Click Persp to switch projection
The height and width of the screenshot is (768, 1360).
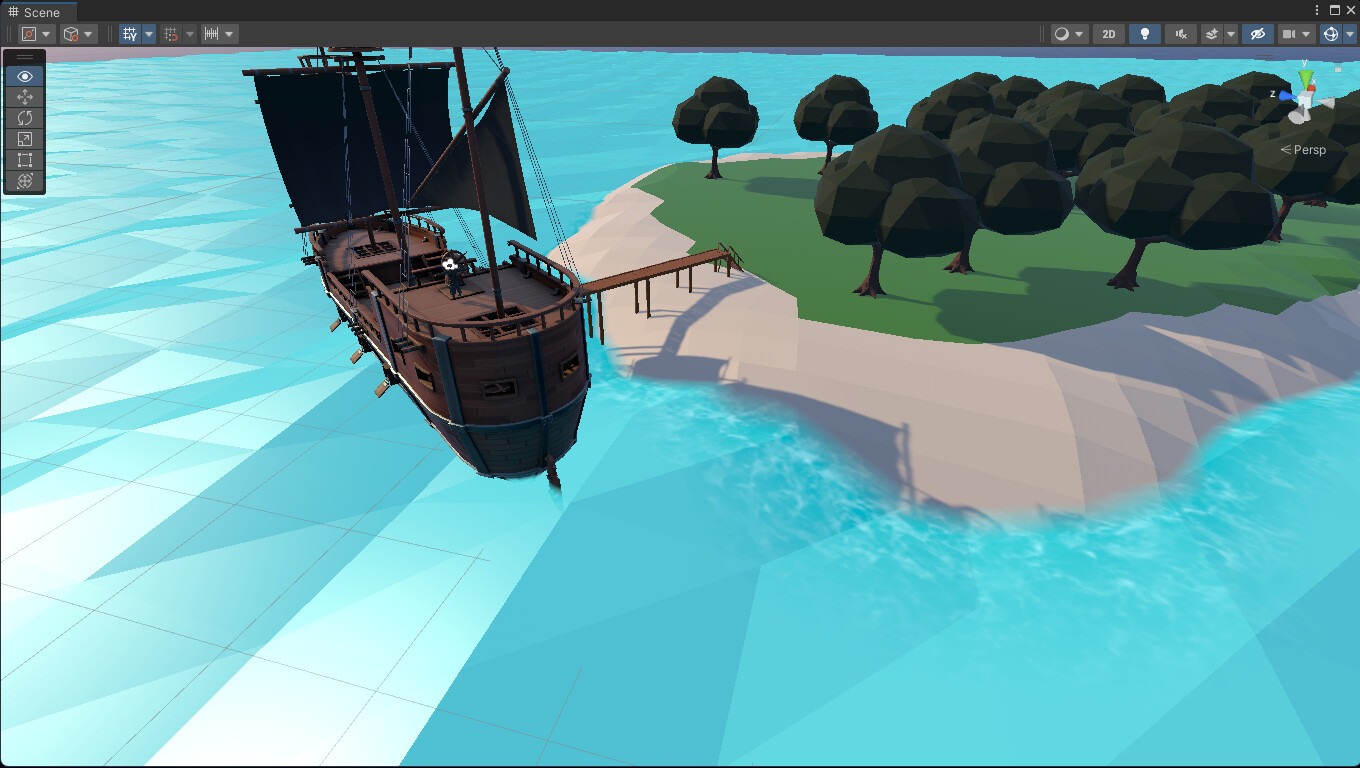[x=1305, y=149]
